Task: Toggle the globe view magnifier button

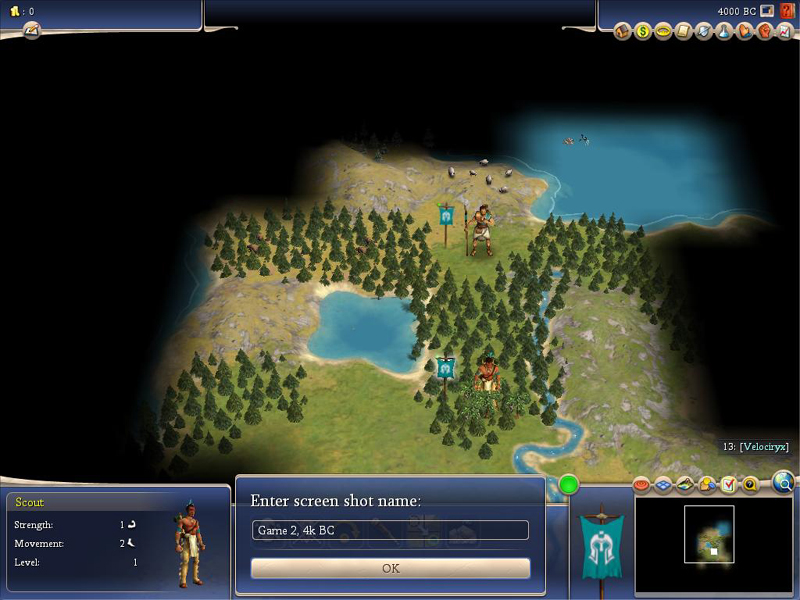Action: click(785, 484)
